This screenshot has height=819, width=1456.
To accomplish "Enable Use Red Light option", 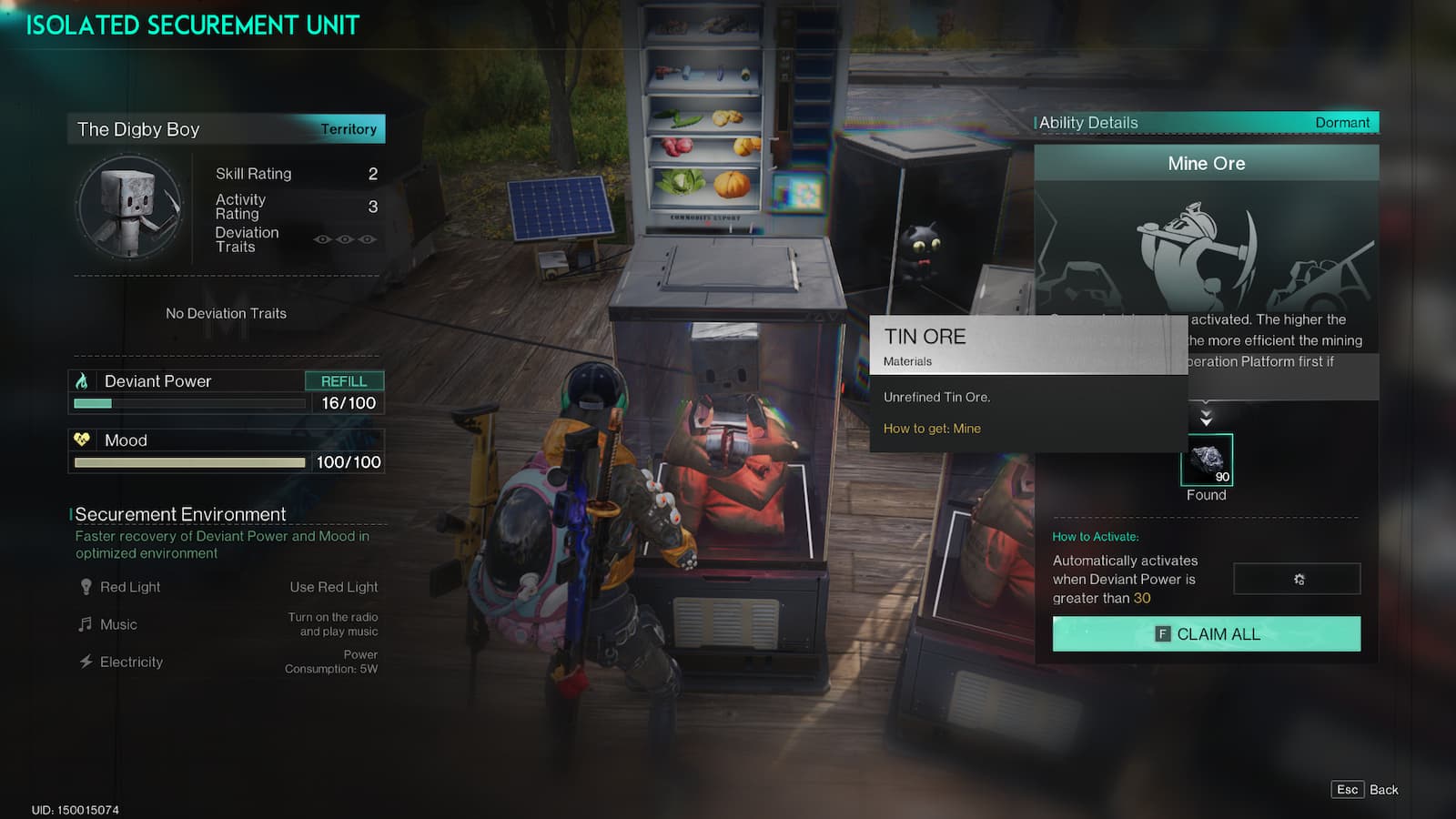I will (x=333, y=587).
